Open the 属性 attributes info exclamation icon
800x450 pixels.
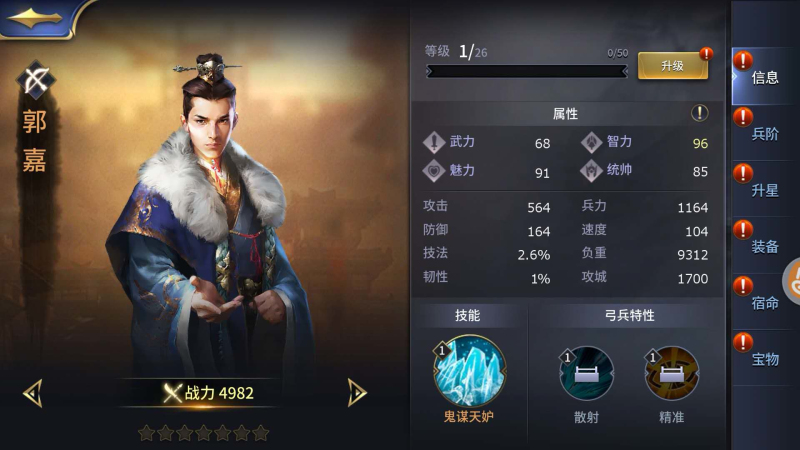coord(700,113)
